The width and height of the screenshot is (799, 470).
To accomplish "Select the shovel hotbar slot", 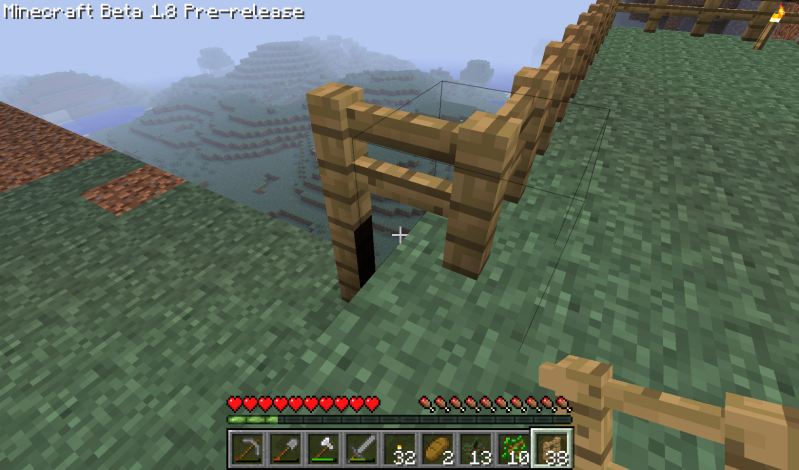I will (285, 449).
